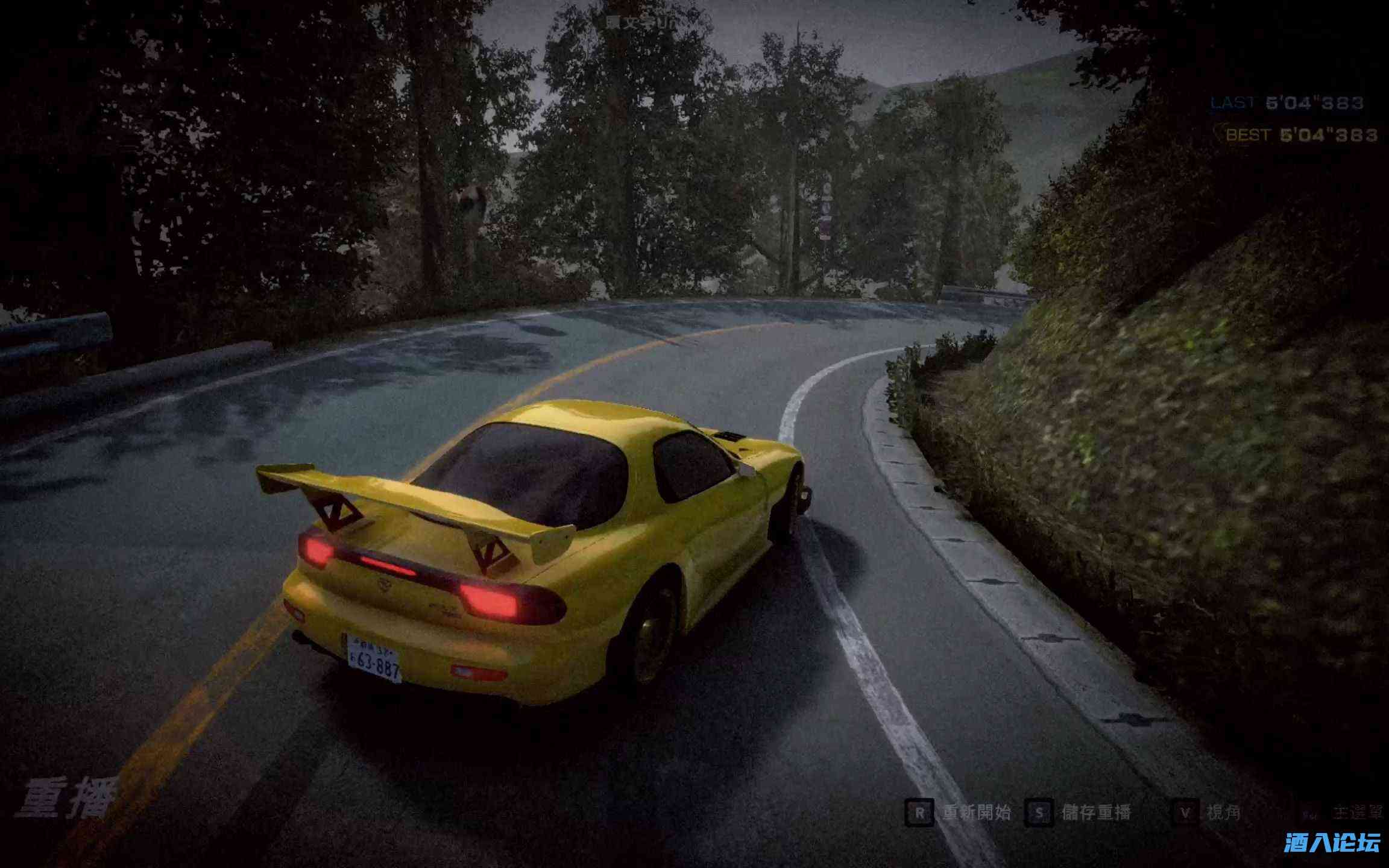Save the replay with 儲存重播

pos(1095,813)
